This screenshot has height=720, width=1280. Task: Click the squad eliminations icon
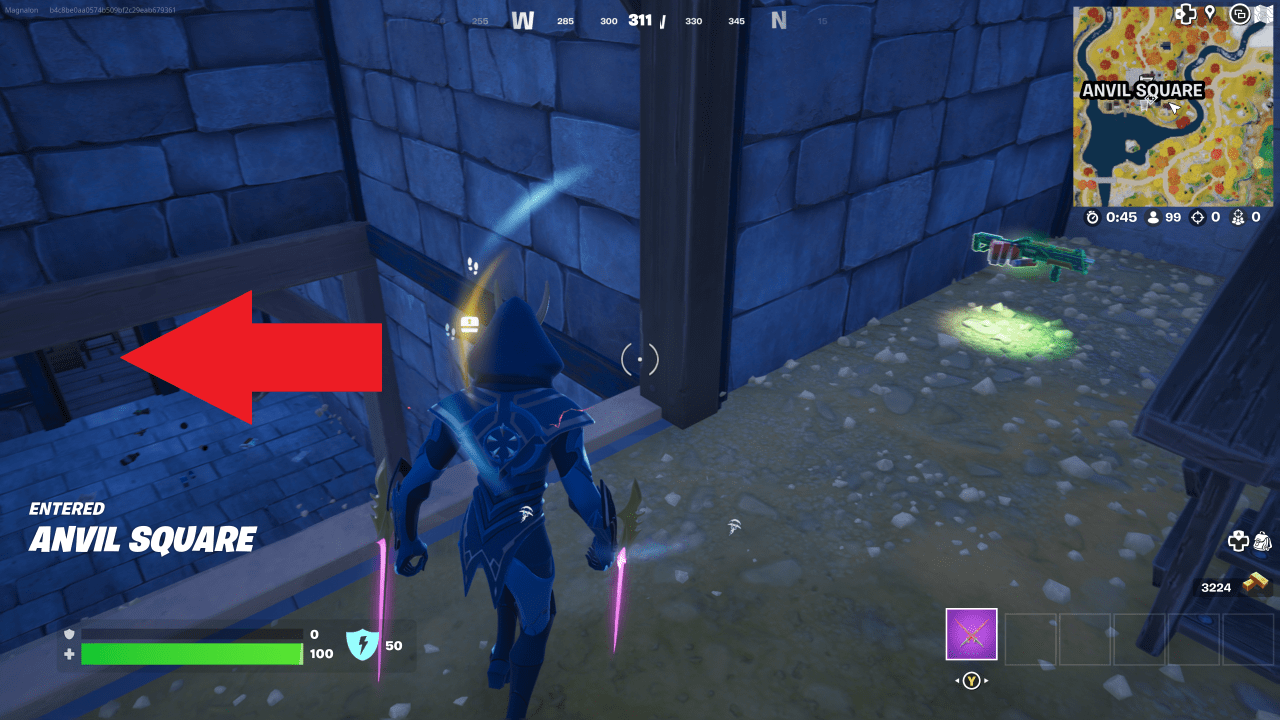tap(1241, 217)
